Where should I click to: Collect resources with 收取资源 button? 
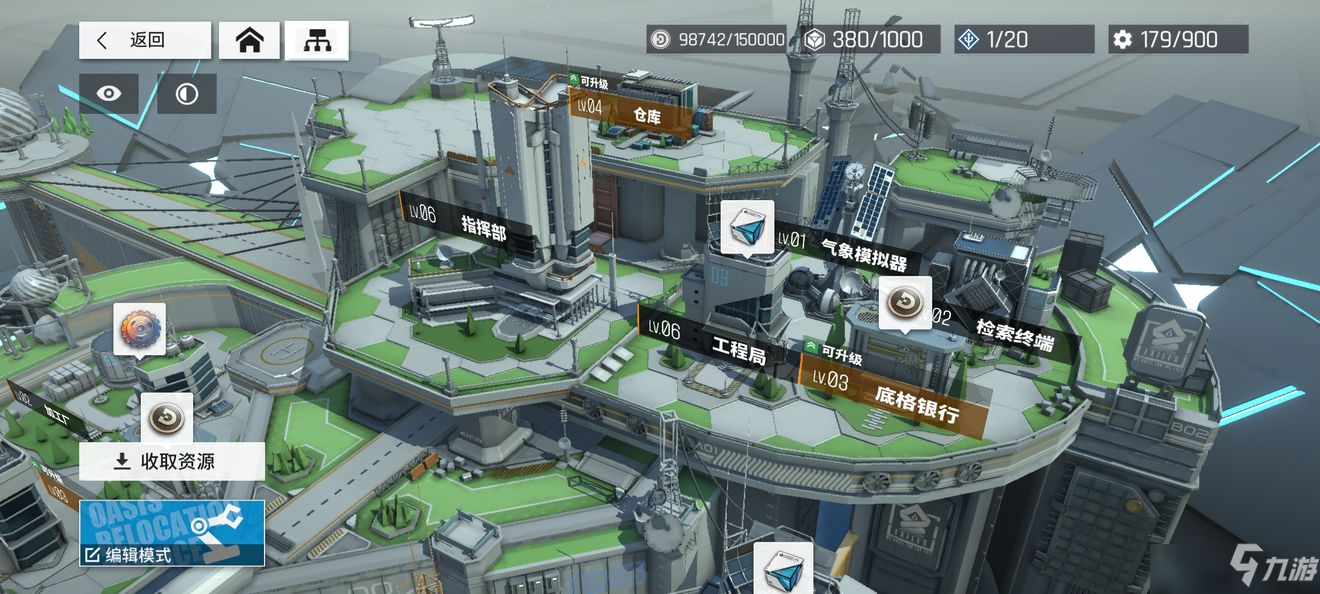pyautogui.click(x=172, y=461)
